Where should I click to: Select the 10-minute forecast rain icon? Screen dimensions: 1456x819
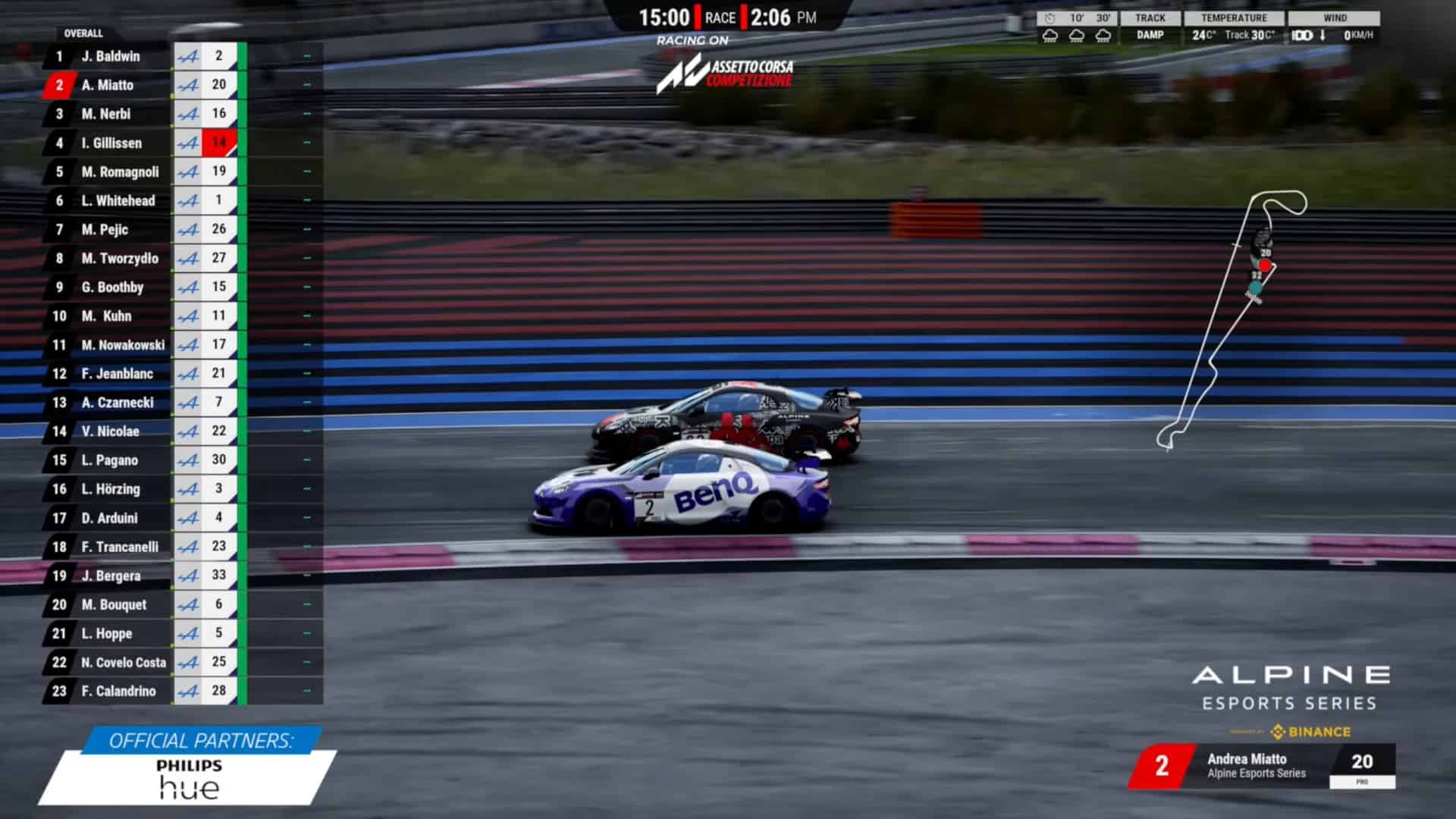pyautogui.click(x=1075, y=33)
